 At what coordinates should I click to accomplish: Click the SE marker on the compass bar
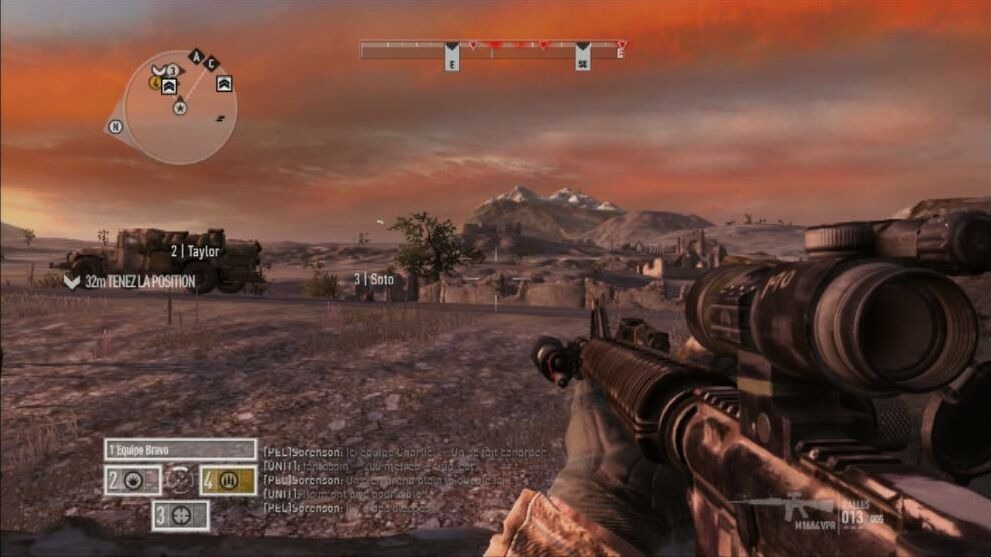tap(582, 57)
